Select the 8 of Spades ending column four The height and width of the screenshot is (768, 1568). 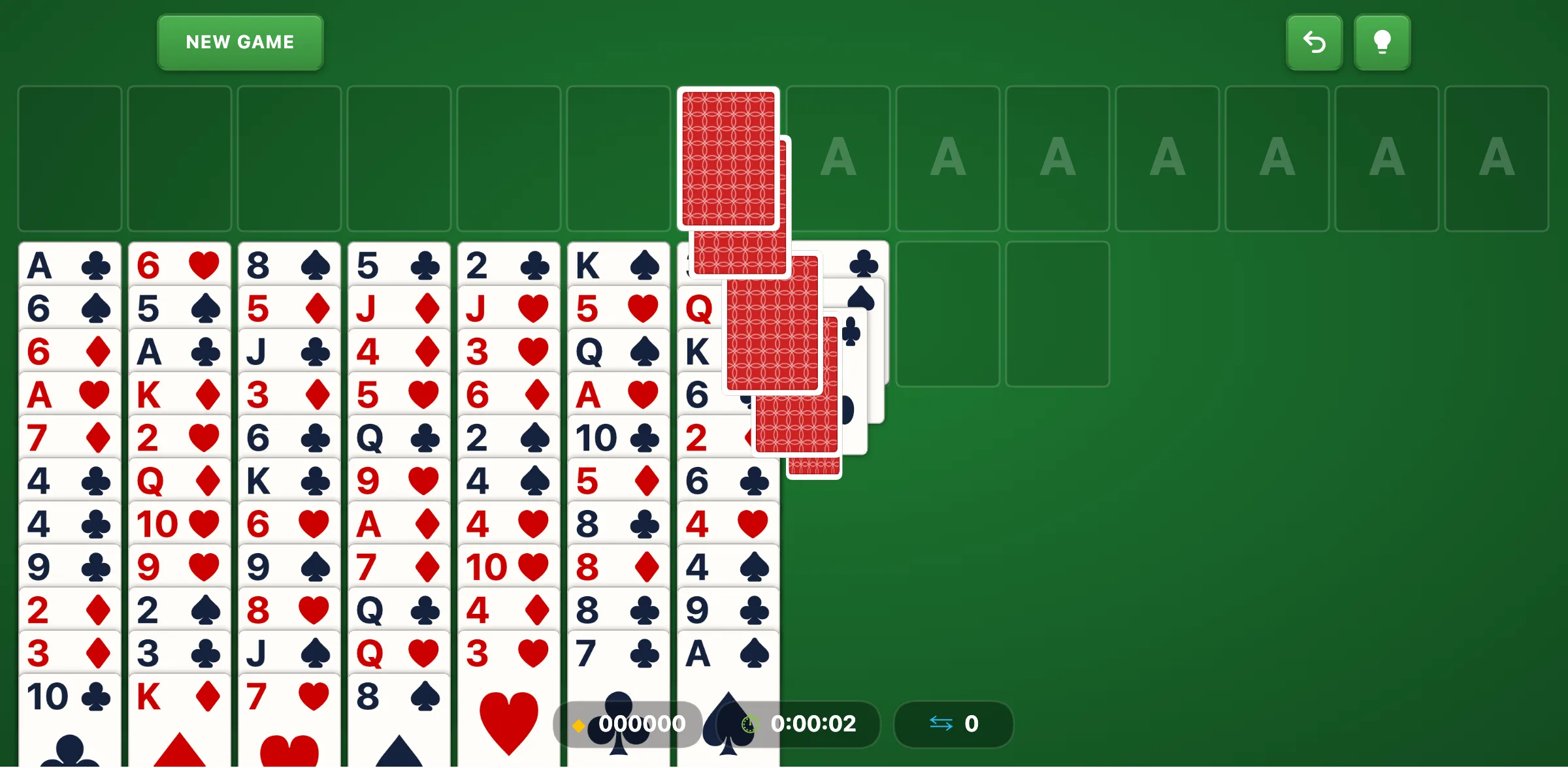(x=399, y=696)
